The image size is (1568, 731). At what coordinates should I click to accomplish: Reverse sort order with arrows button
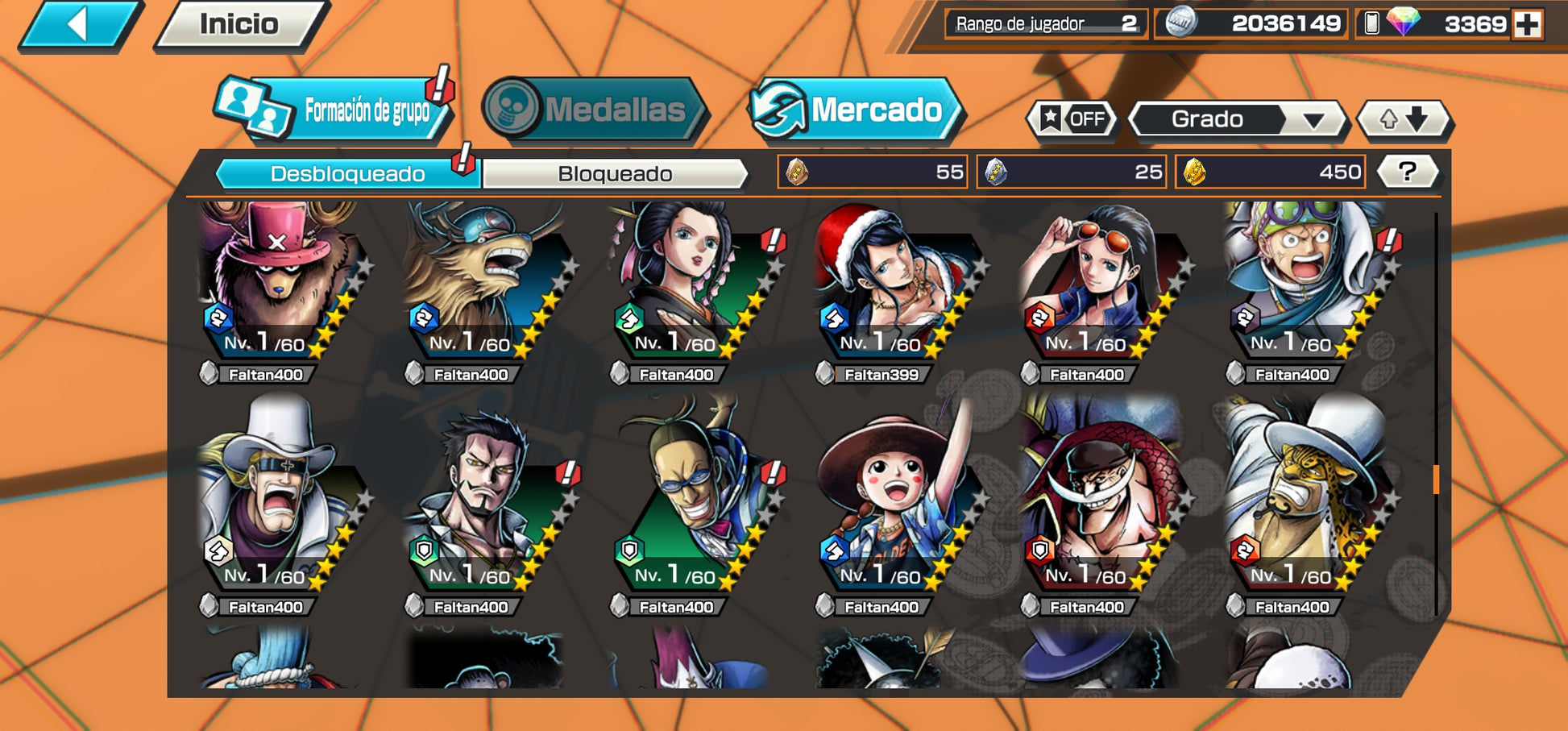[x=1404, y=119]
